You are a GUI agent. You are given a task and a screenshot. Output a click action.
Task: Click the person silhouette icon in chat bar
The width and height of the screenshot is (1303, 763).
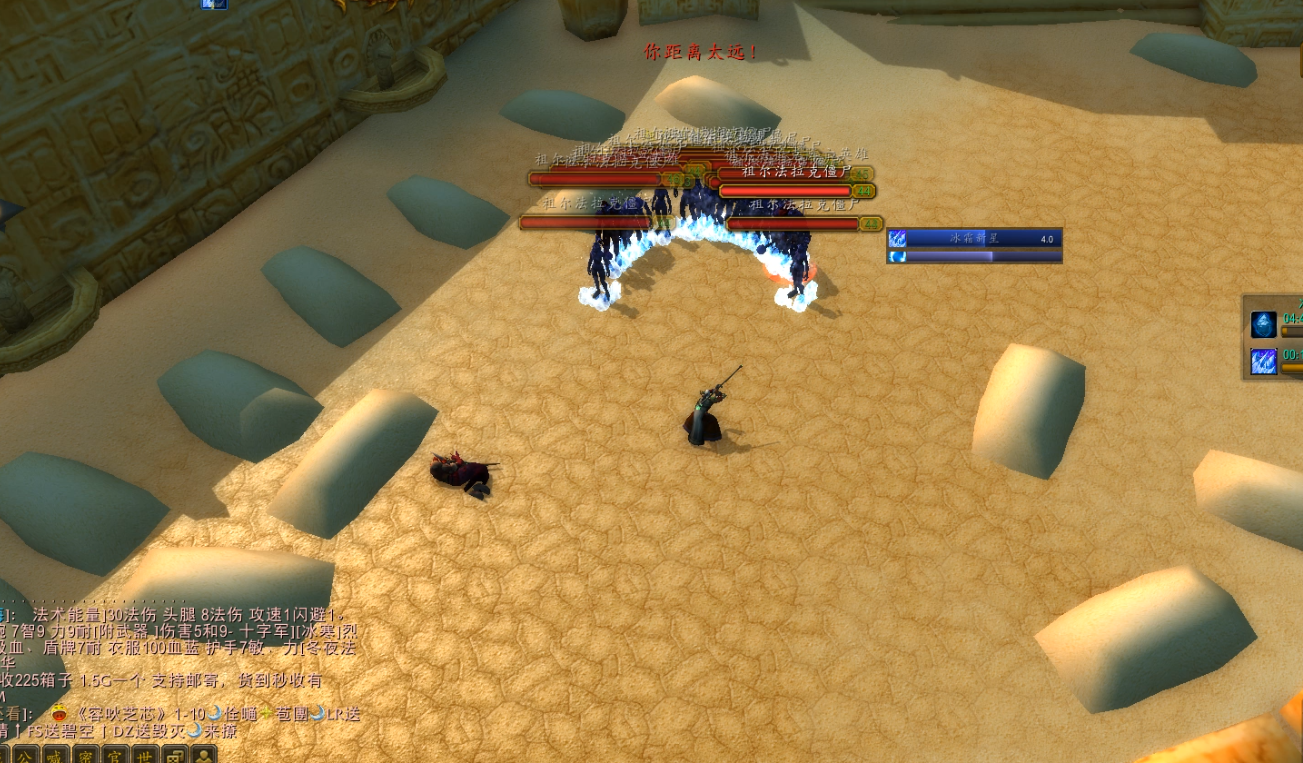204,754
